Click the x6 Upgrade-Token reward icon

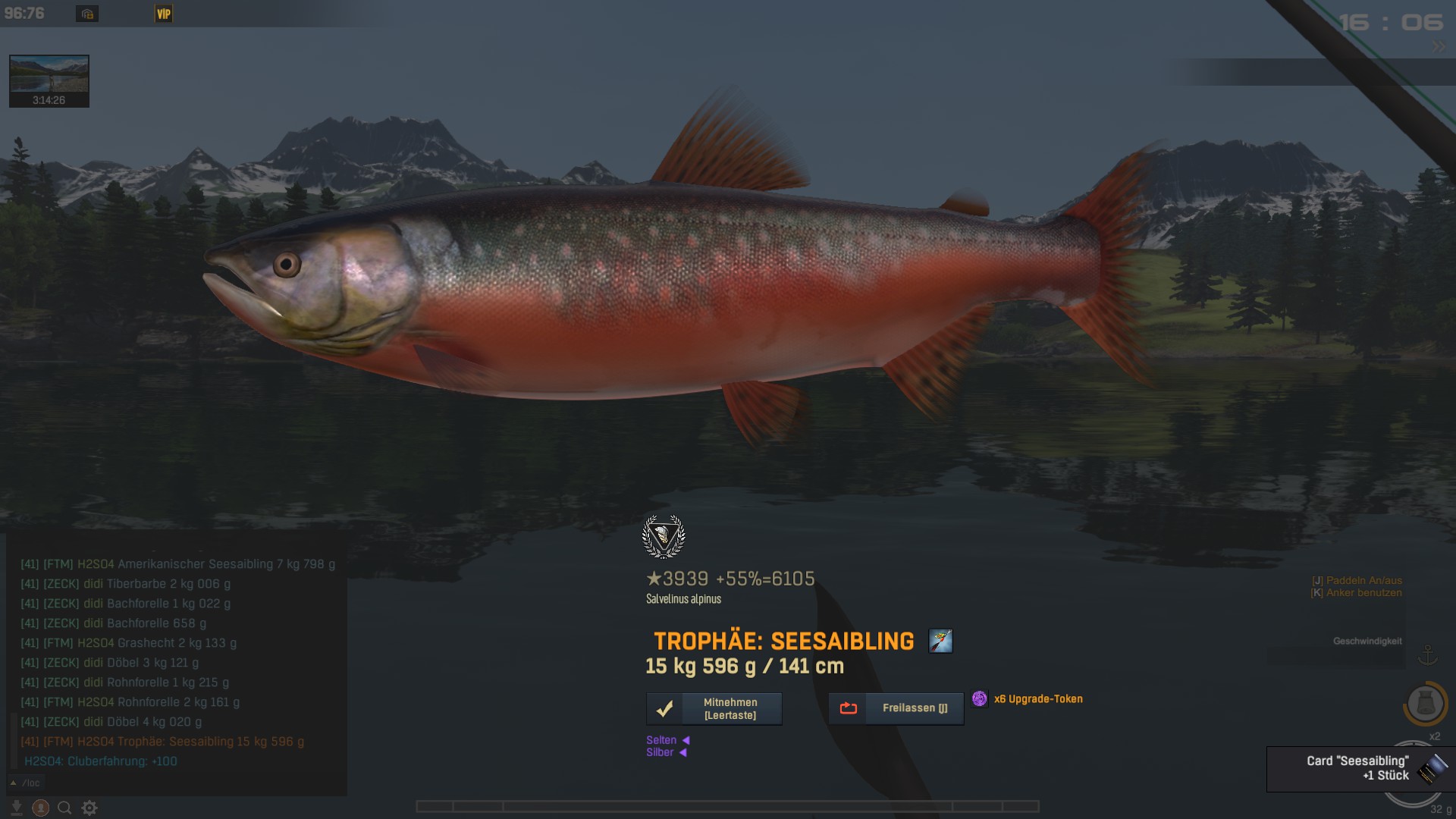pos(980,698)
